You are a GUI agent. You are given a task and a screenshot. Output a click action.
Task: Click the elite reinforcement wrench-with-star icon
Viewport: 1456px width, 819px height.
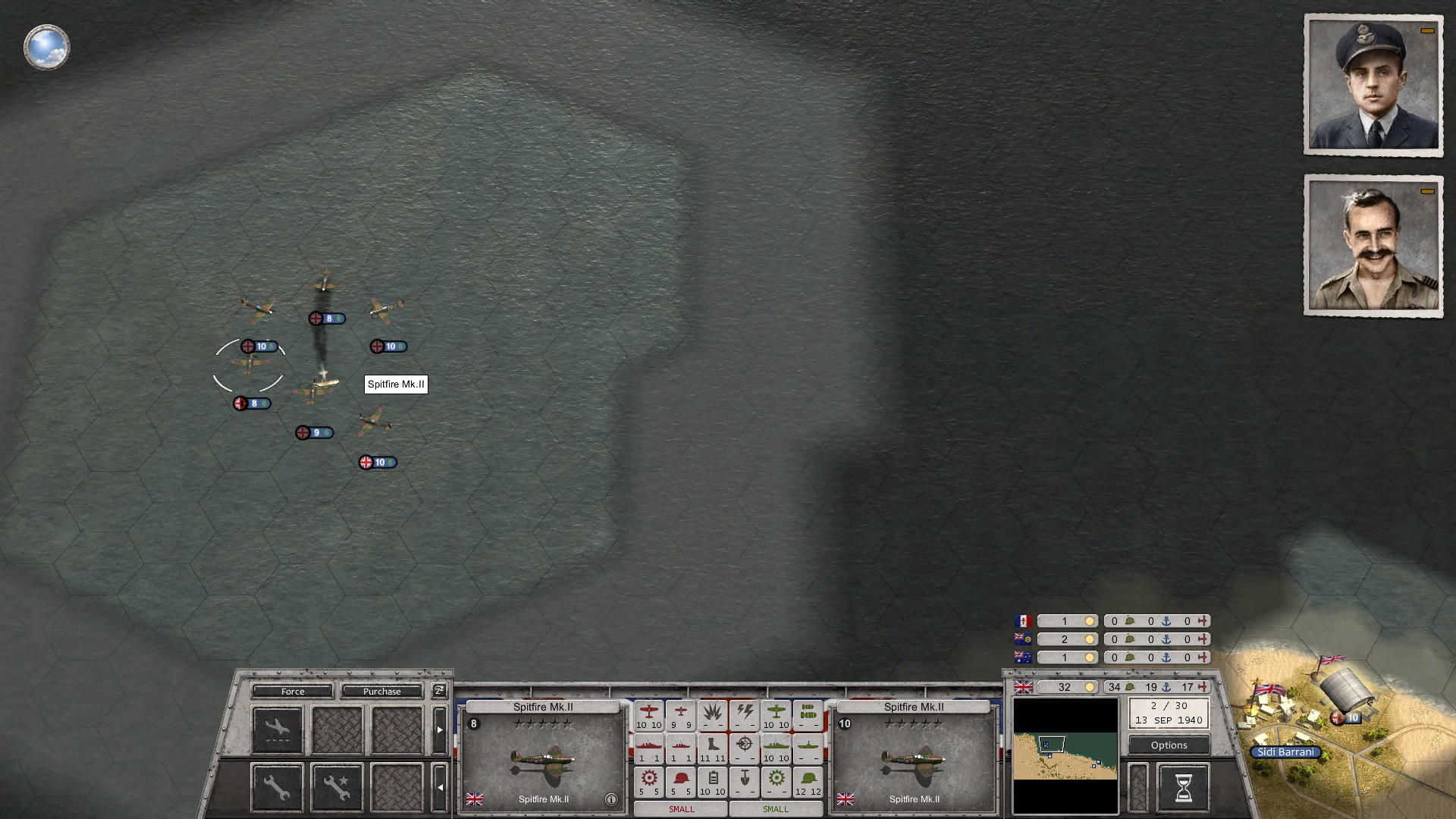[x=337, y=788]
